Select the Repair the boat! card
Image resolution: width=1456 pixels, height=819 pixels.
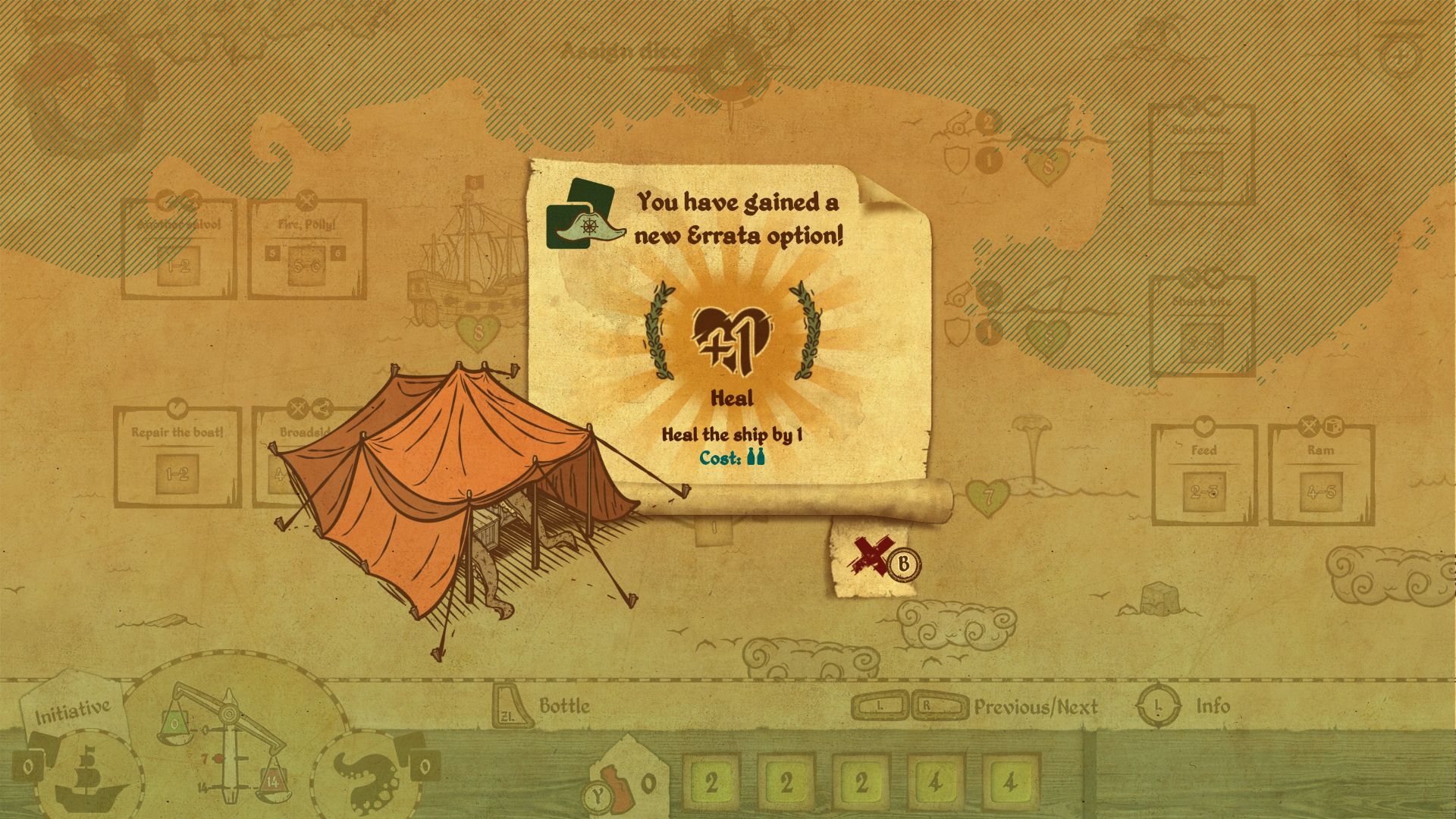[177, 457]
